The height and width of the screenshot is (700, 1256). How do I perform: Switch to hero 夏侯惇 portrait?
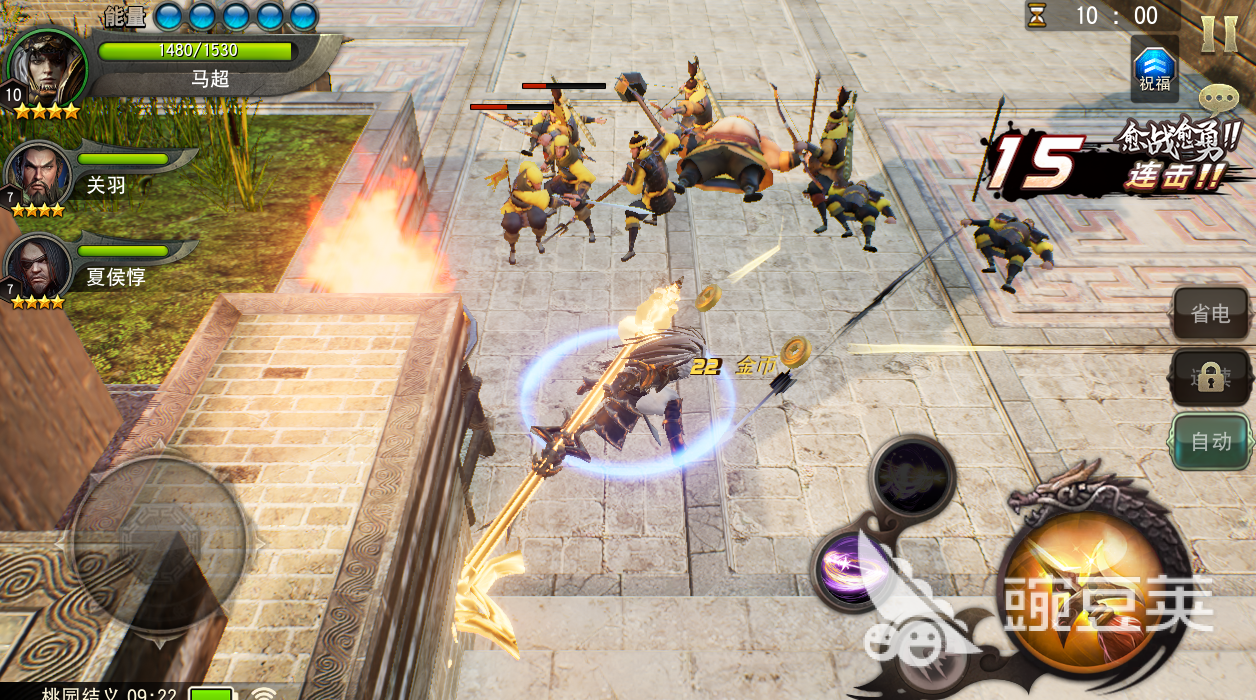tap(38, 267)
